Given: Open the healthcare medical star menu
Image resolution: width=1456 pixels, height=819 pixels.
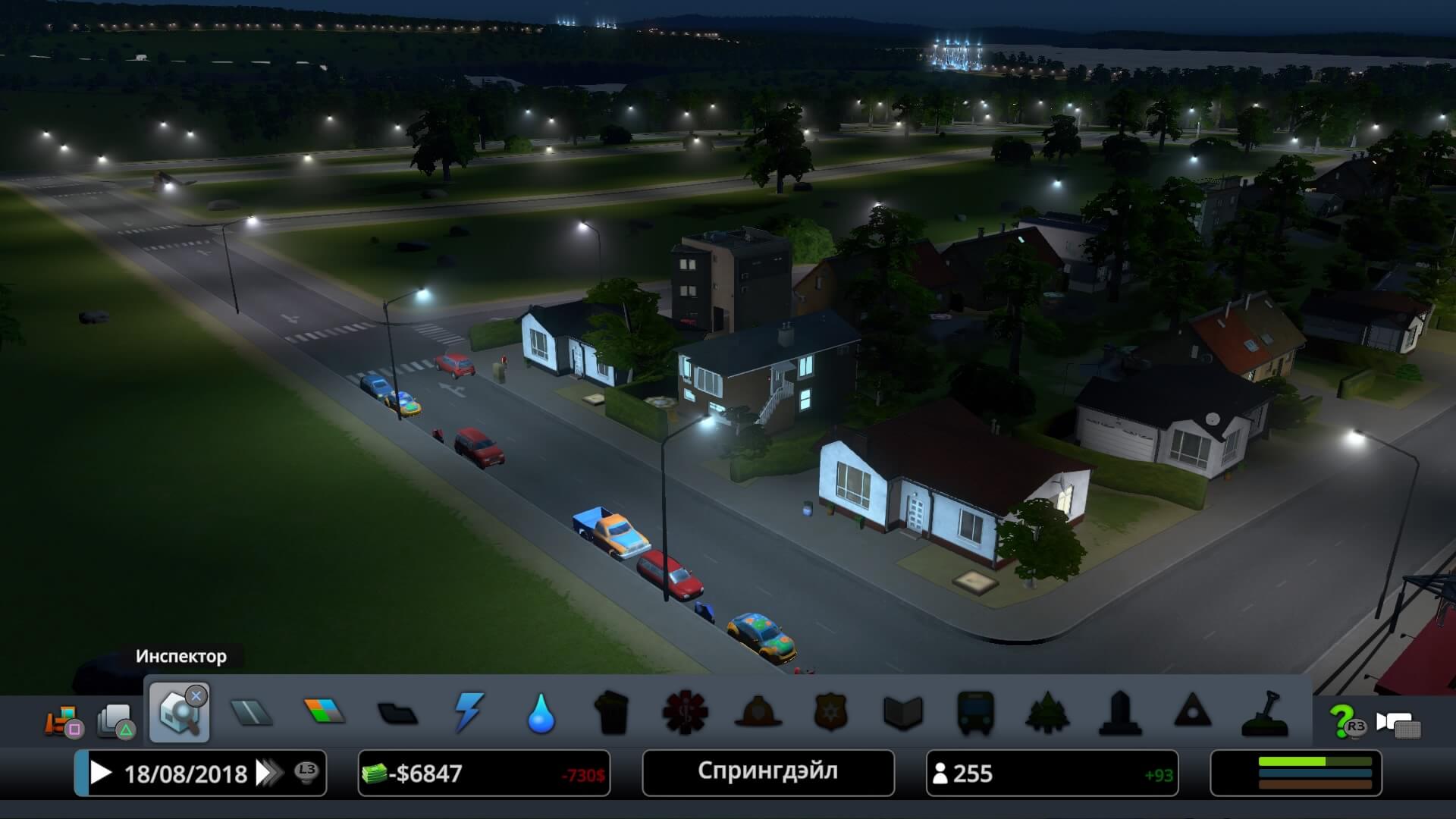Looking at the screenshot, I should click(685, 713).
